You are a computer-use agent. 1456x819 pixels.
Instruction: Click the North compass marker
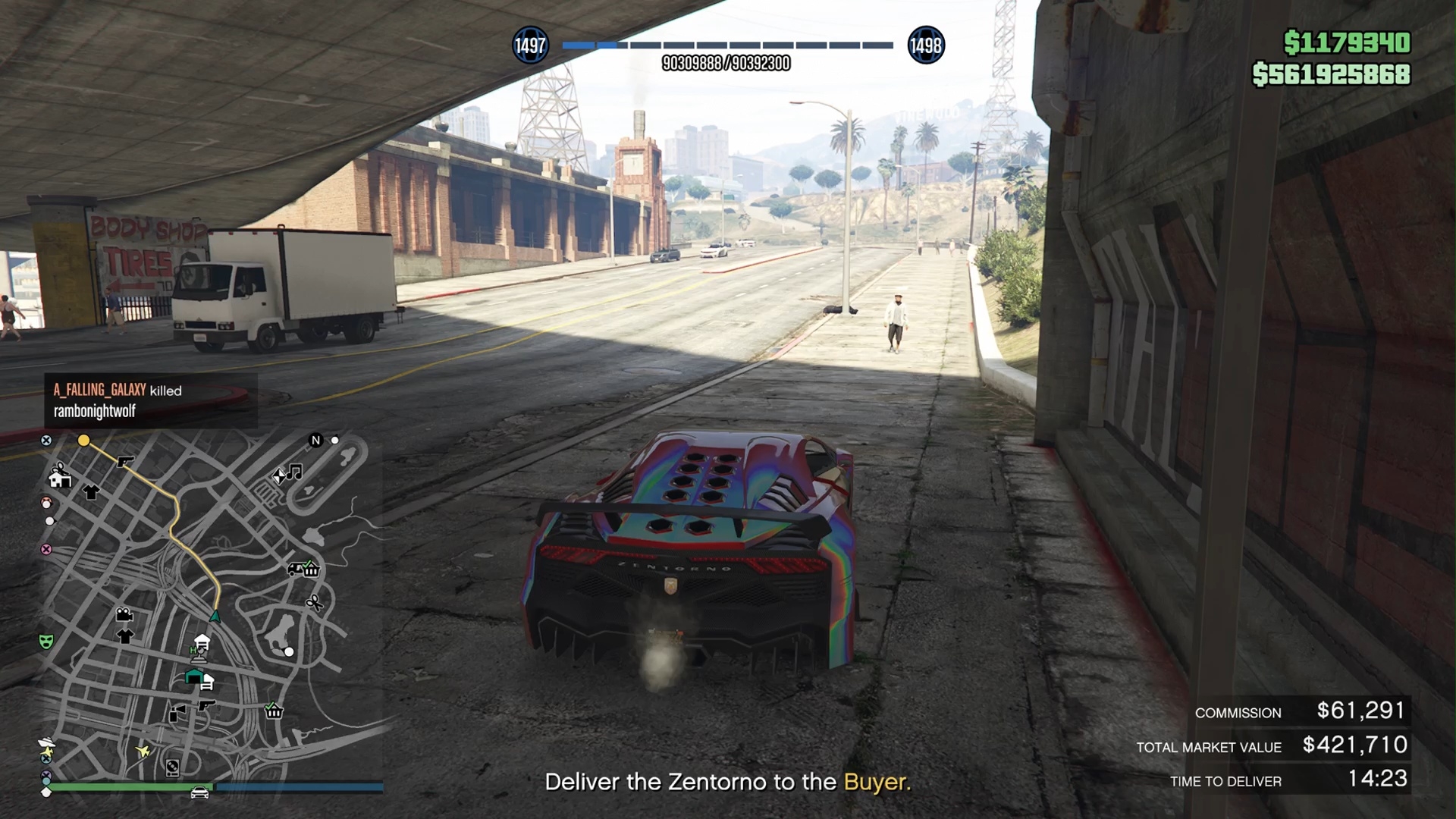[316, 440]
